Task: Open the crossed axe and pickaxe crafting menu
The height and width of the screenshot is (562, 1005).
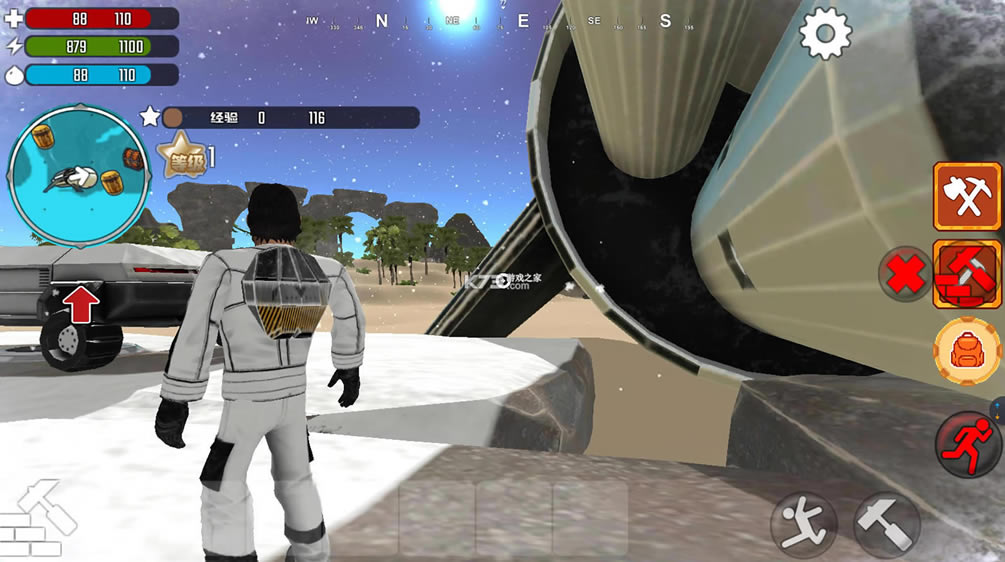Action: point(967,197)
